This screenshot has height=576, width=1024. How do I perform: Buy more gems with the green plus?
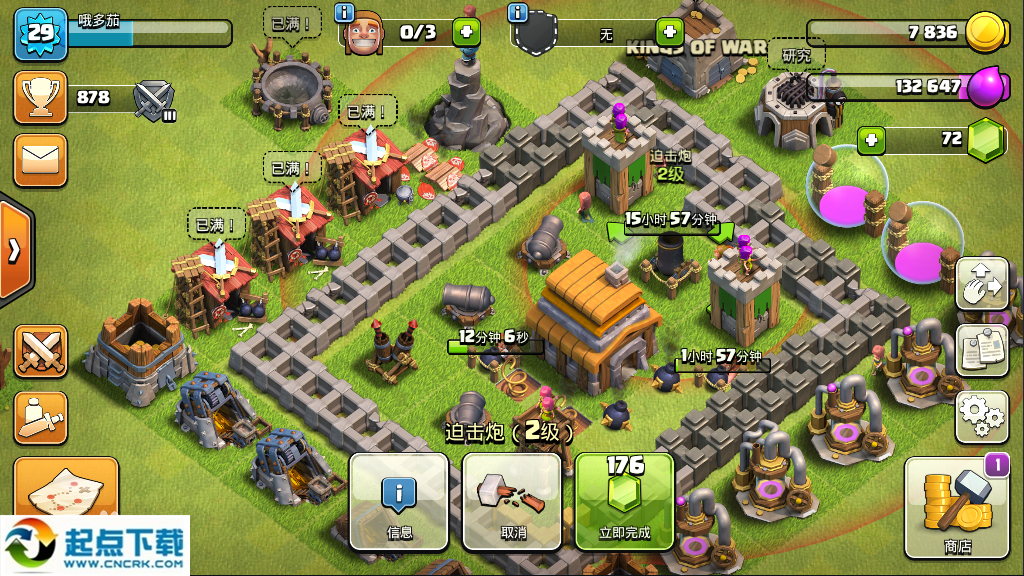coord(871,139)
